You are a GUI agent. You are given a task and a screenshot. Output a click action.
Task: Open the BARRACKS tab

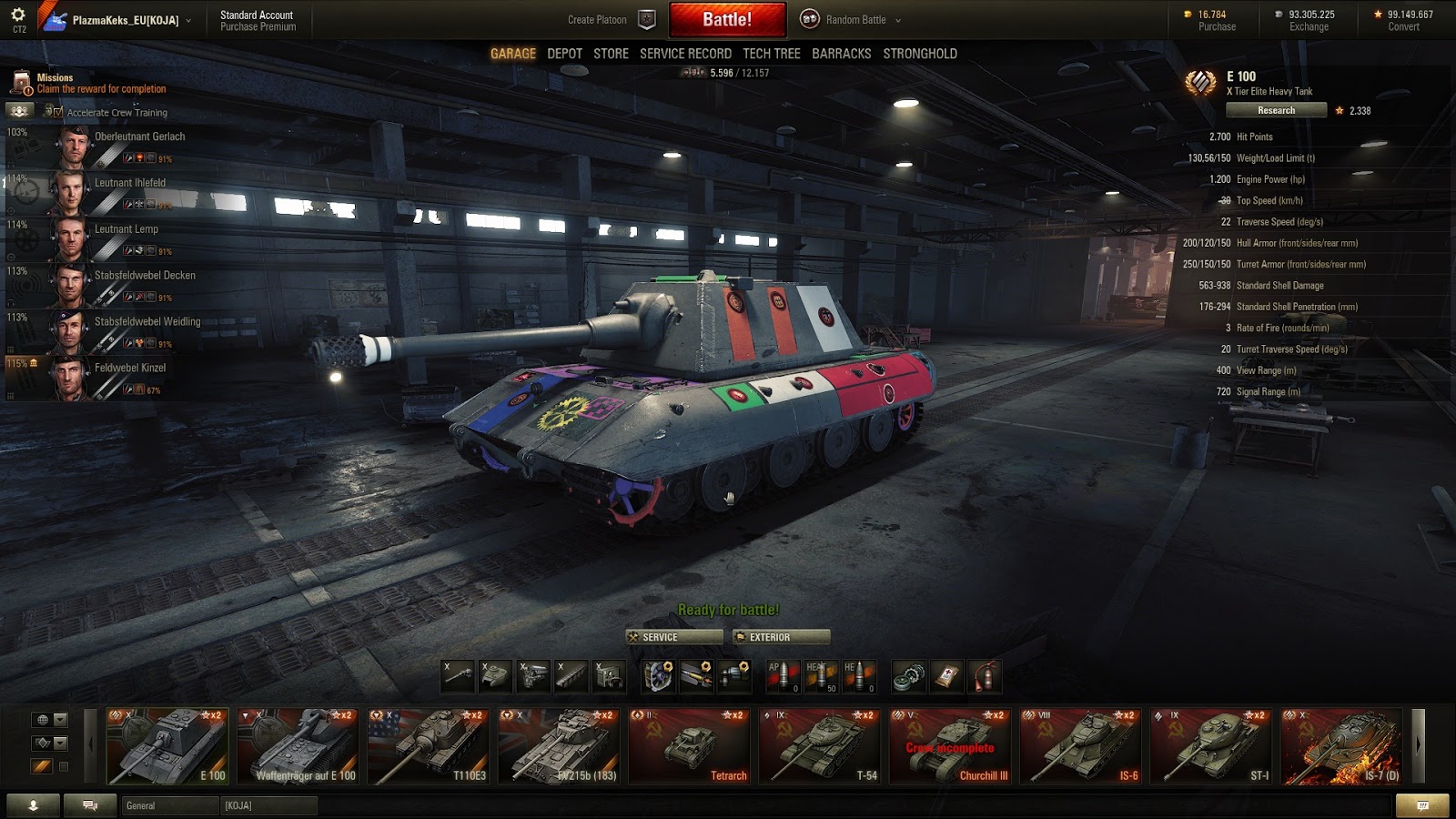[x=843, y=54]
